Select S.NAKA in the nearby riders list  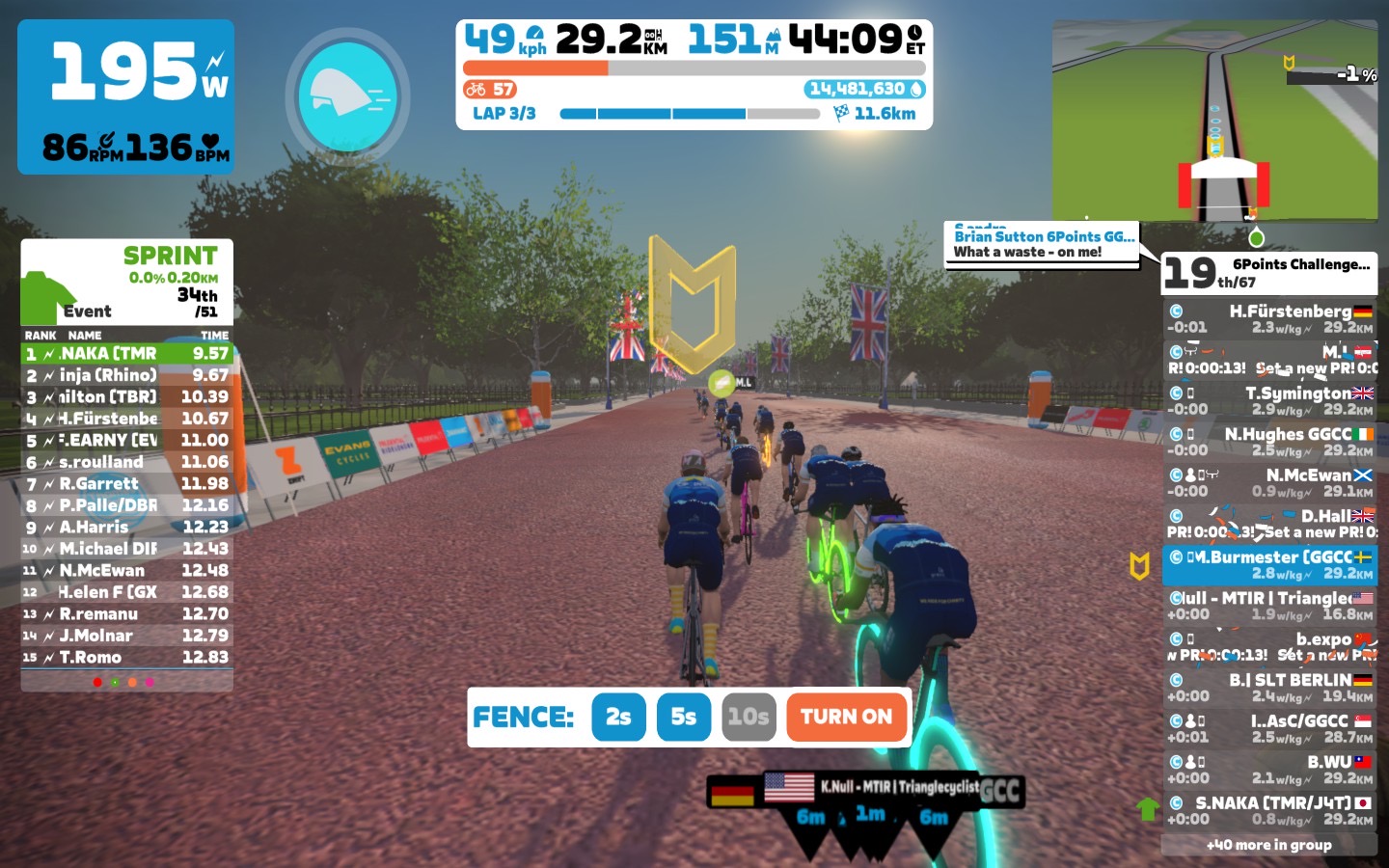(x=1268, y=811)
